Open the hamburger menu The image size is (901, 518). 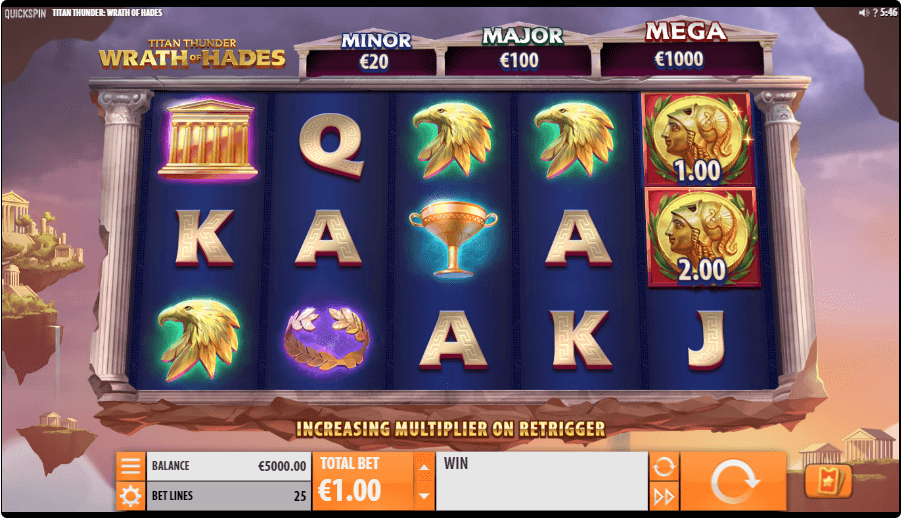click(129, 466)
